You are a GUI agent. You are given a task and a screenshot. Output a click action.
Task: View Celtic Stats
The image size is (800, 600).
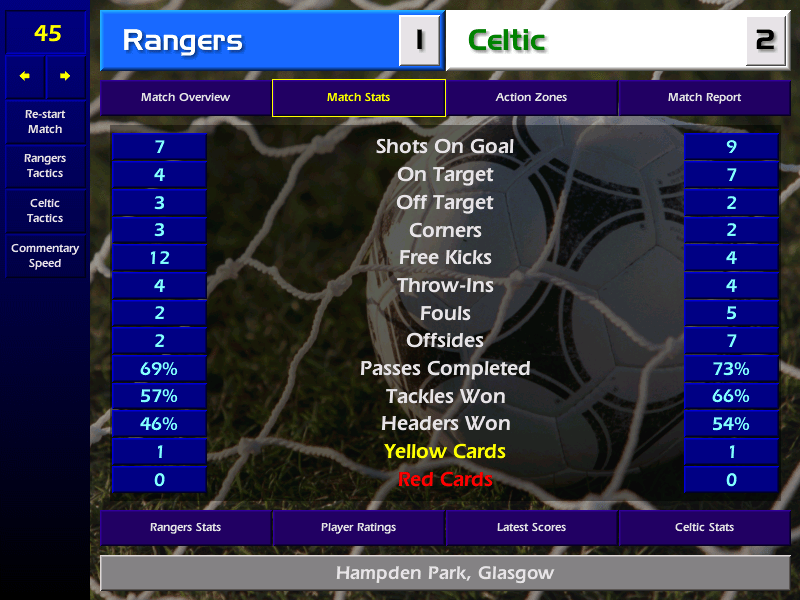[704, 527]
